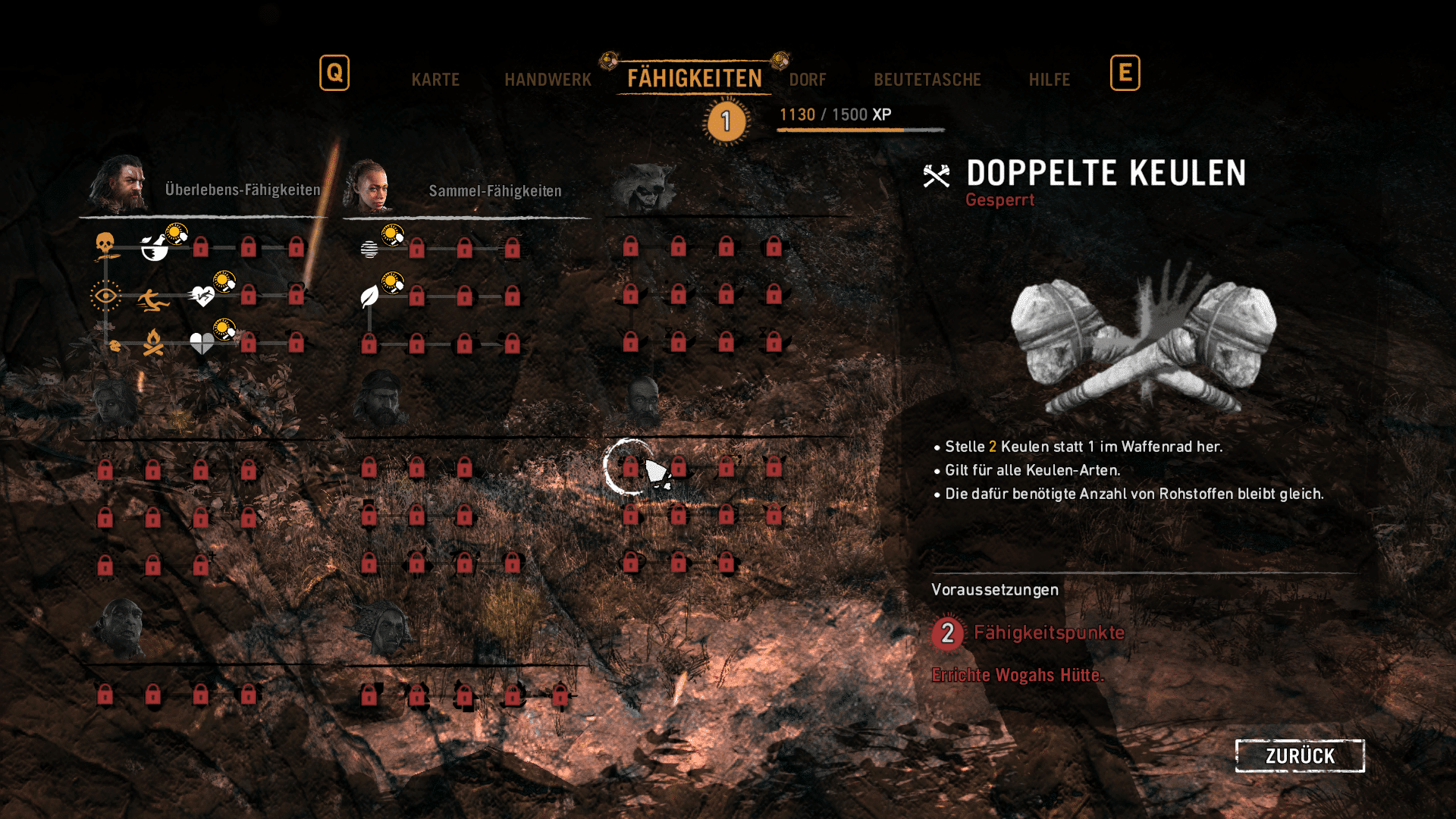The height and width of the screenshot is (819, 1456).
Task: Click the Zurück button
Action: (x=1299, y=756)
